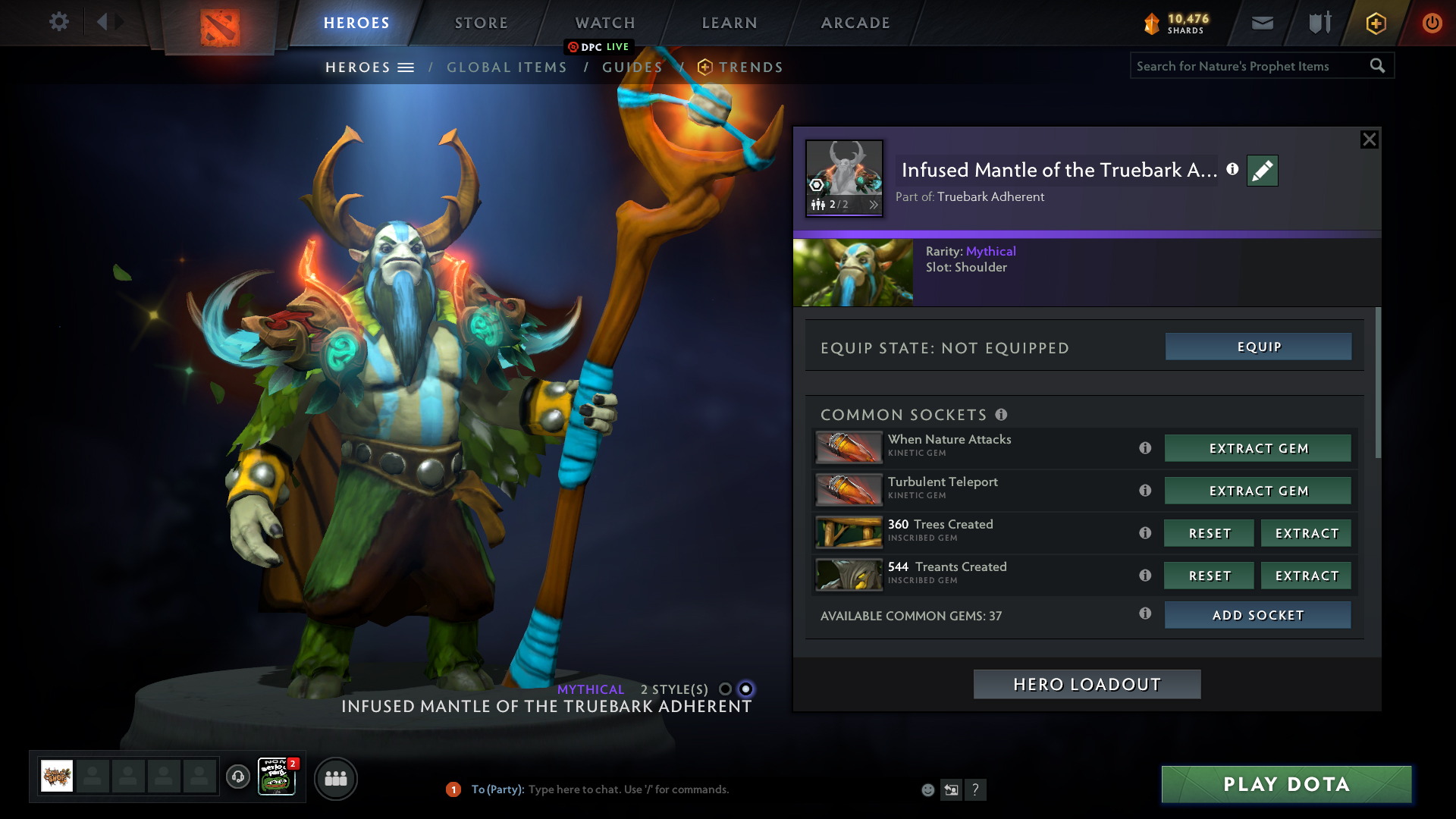This screenshot has height=819, width=1456.
Task: Go to the Learn tab
Action: point(730,23)
